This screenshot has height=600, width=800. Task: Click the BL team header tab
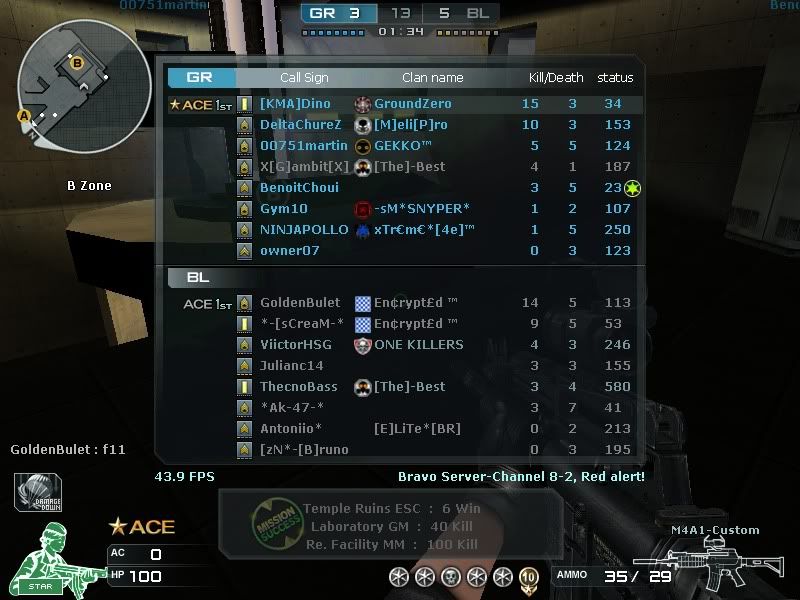[x=198, y=277]
